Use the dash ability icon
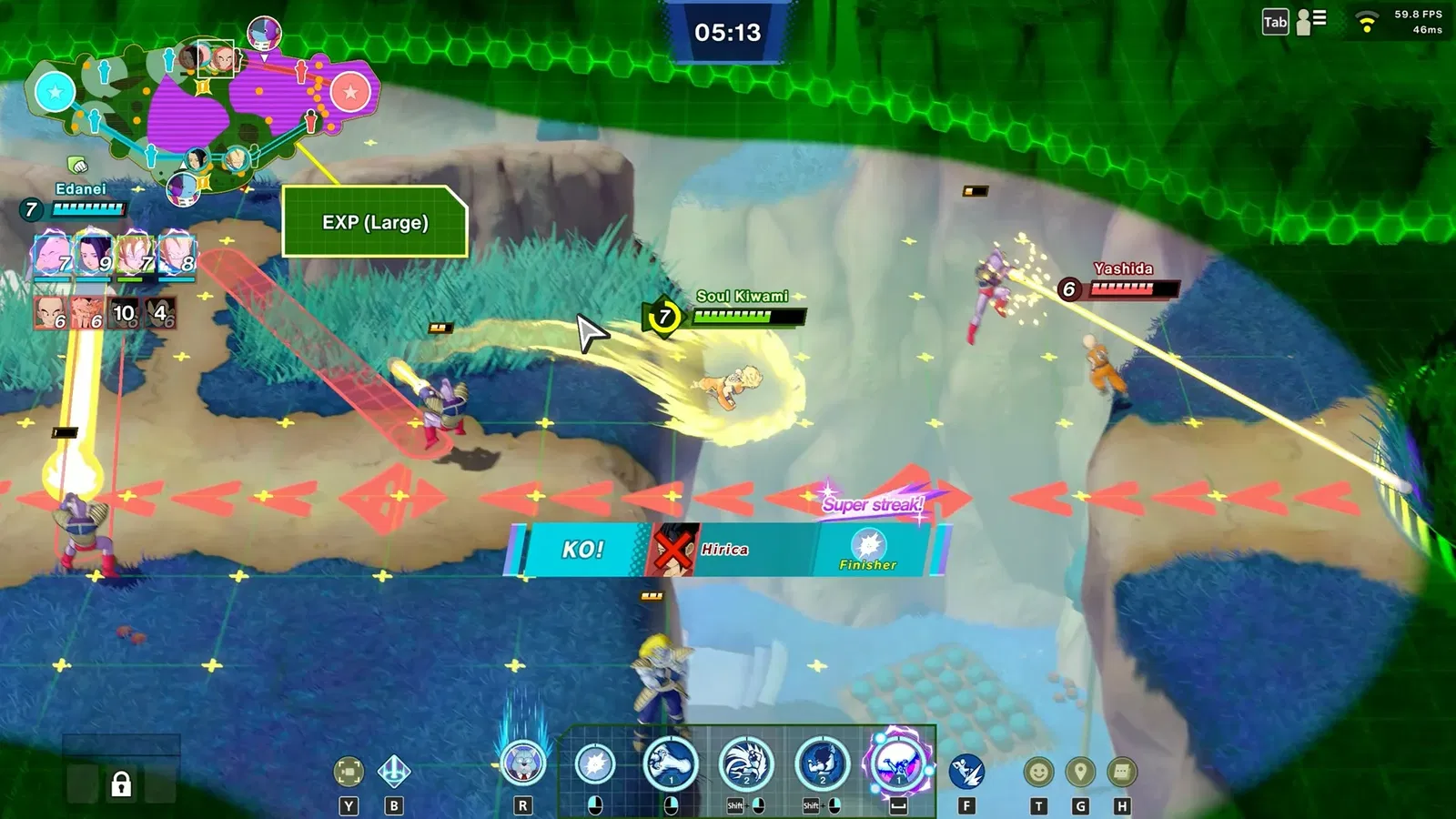1456x819 pixels. (x=966, y=772)
